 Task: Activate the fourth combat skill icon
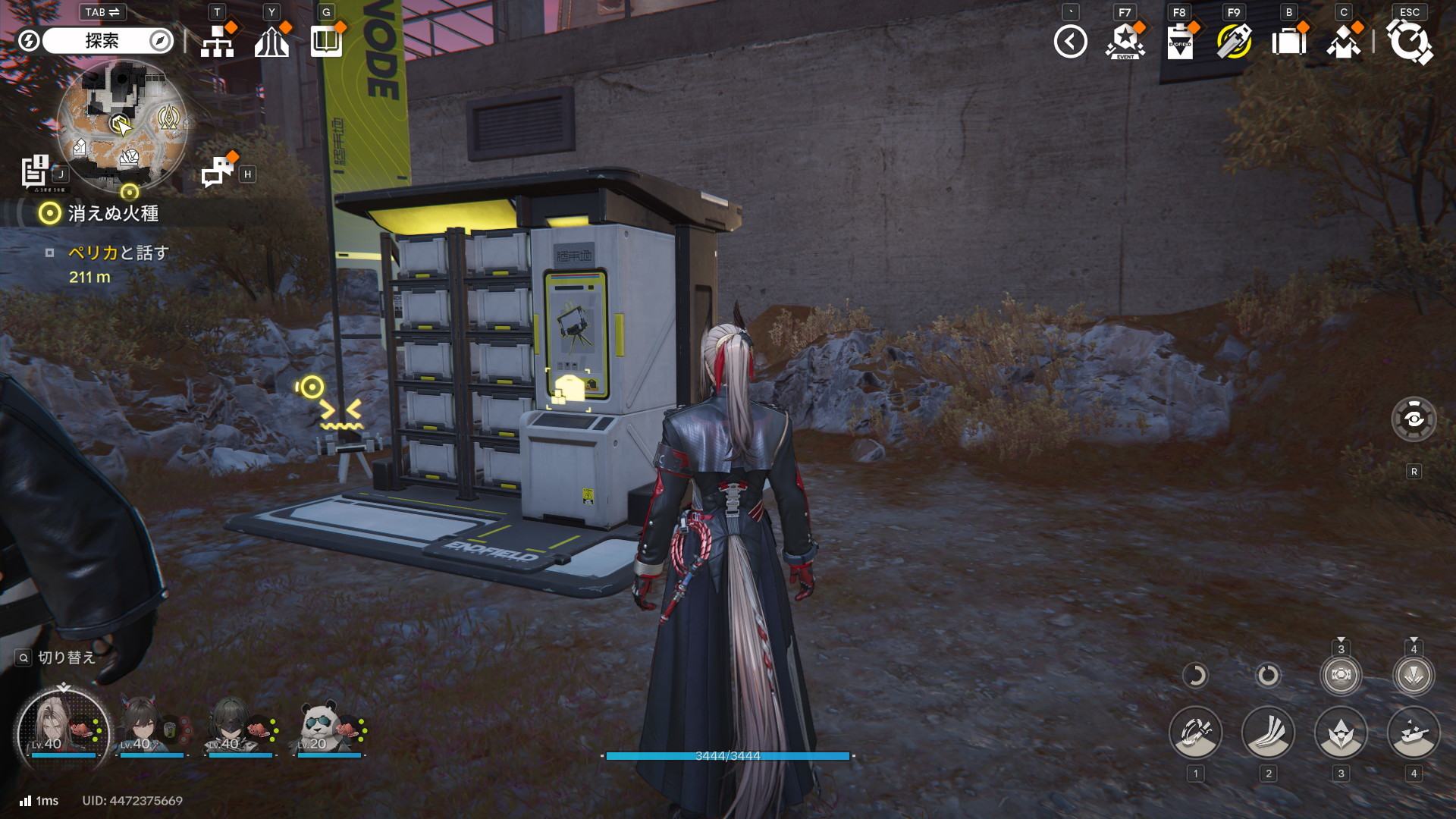coord(1414,733)
